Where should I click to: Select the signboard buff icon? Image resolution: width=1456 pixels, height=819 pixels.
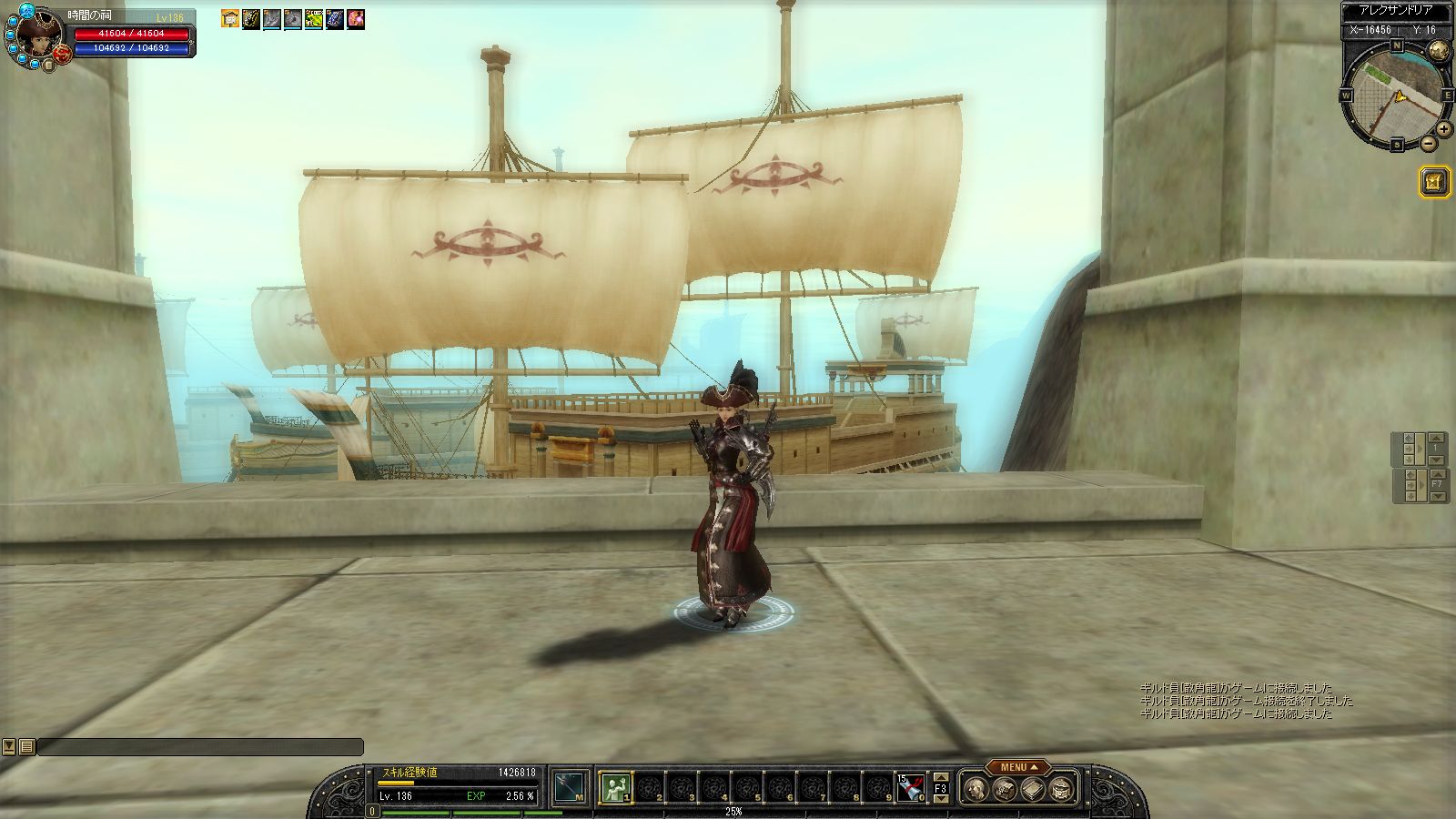(230, 19)
